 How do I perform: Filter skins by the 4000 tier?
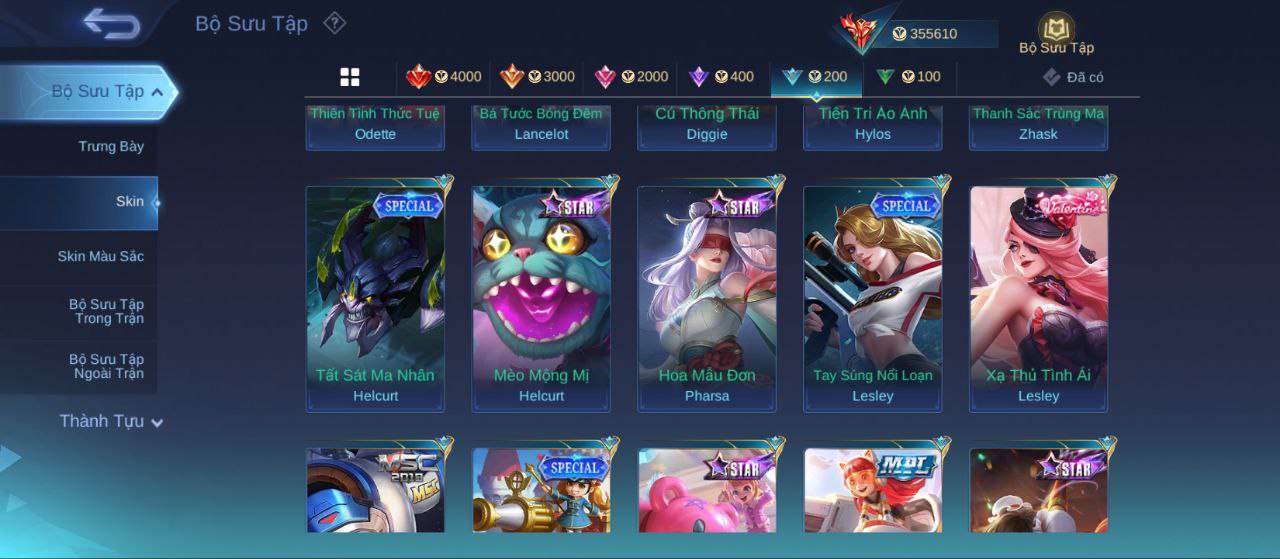444,77
